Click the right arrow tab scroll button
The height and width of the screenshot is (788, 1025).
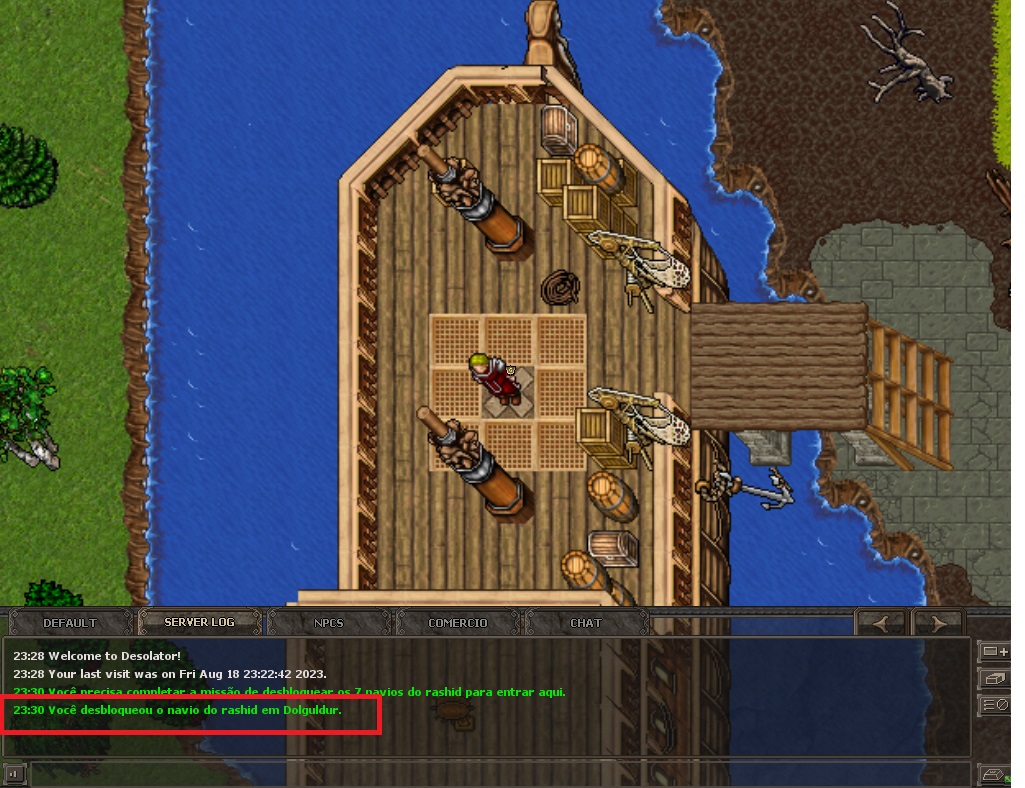click(937, 622)
